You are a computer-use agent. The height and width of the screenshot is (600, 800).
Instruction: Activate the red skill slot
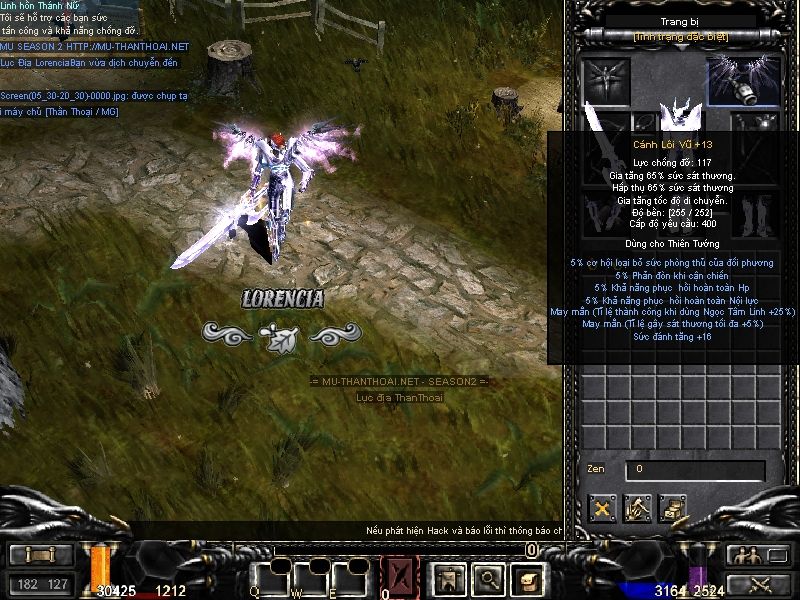400,577
